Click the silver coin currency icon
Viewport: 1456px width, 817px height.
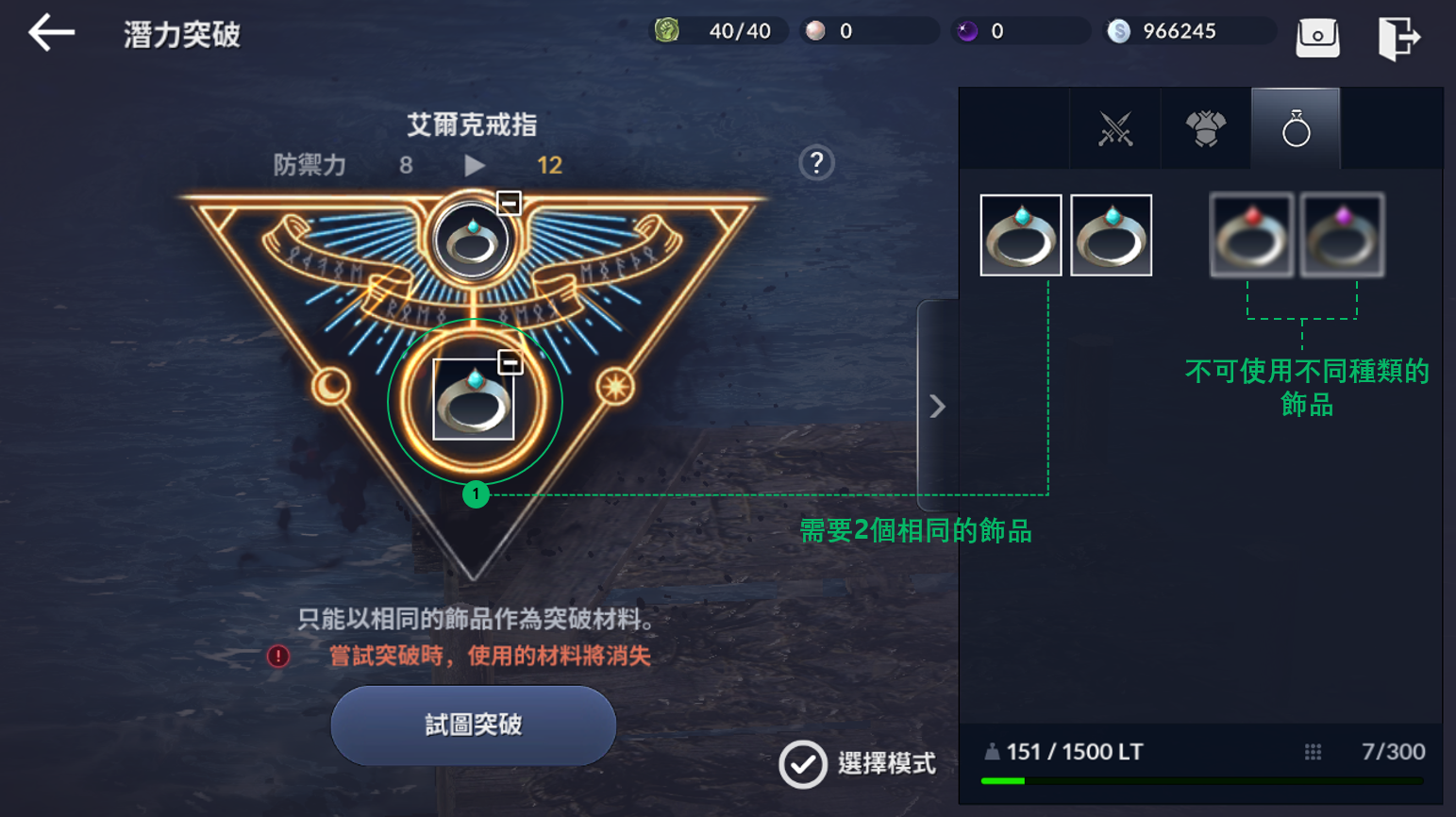click(x=1119, y=30)
